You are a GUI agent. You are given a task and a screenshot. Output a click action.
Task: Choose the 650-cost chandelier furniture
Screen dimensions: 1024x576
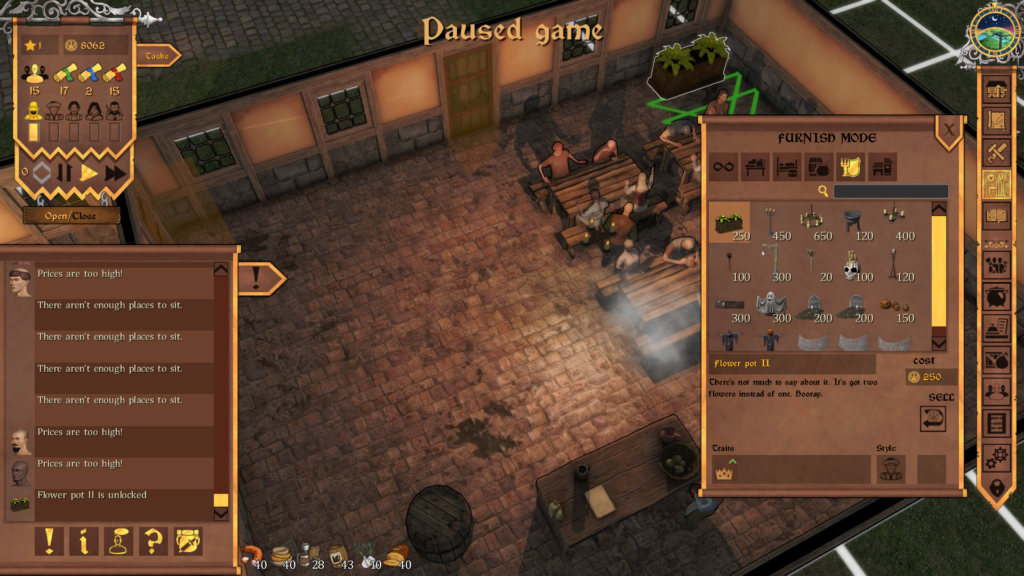[x=812, y=222]
